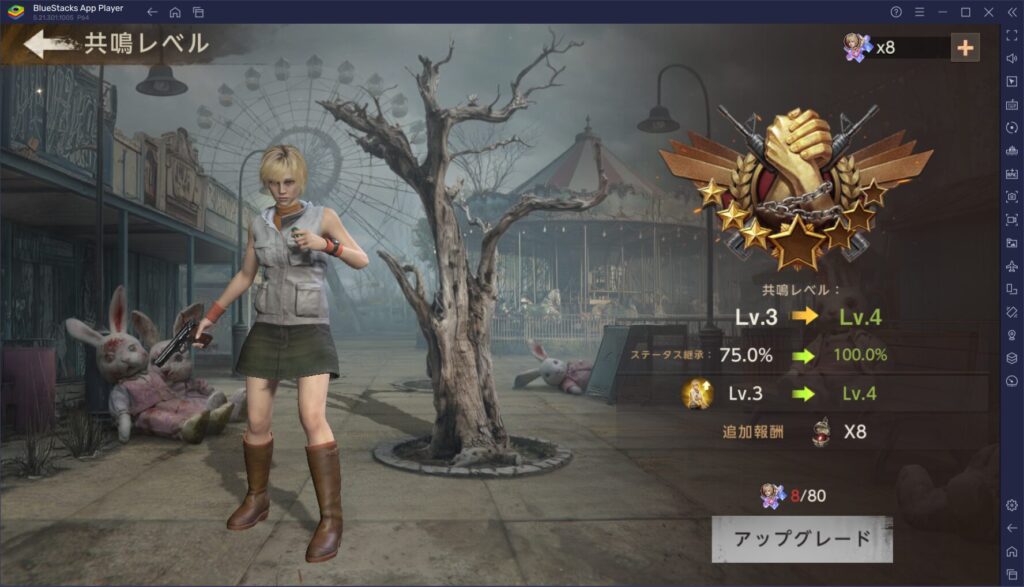Go back from the 共鳴レベル screen
Screen dimensions: 1024x587
click(46, 44)
